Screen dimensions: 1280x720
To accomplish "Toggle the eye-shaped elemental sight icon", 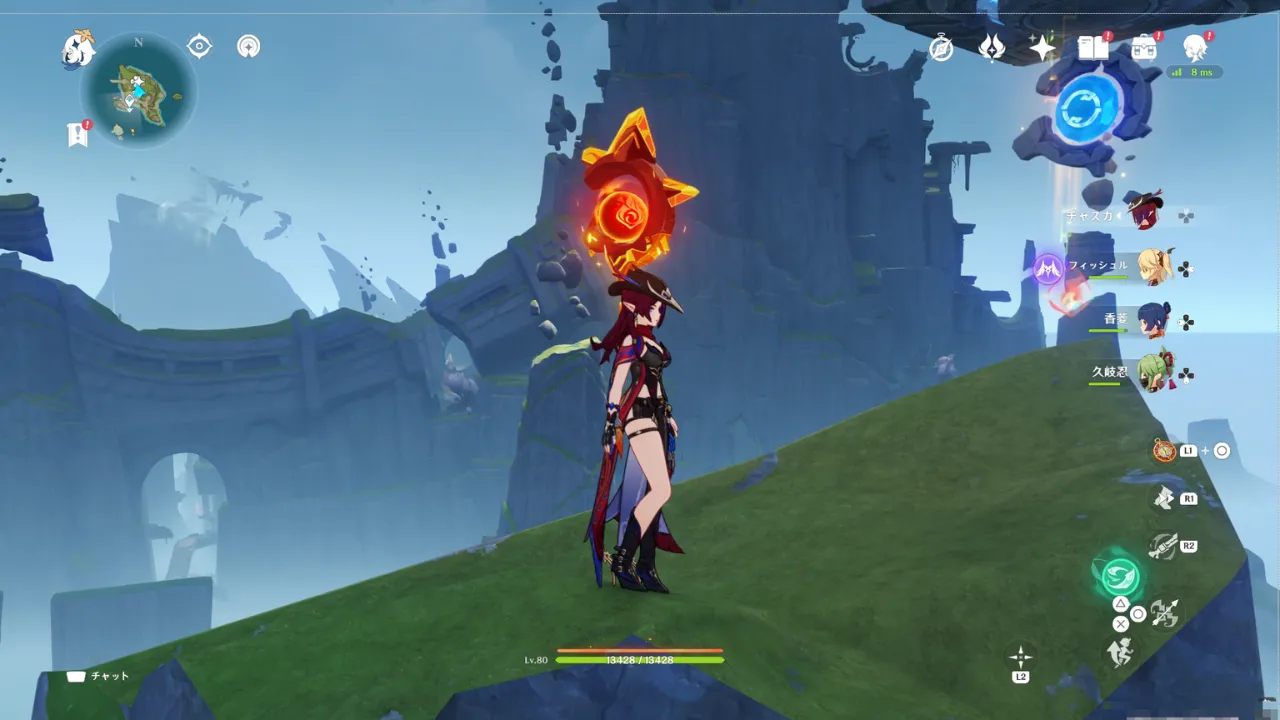I will (x=200, y=46).
